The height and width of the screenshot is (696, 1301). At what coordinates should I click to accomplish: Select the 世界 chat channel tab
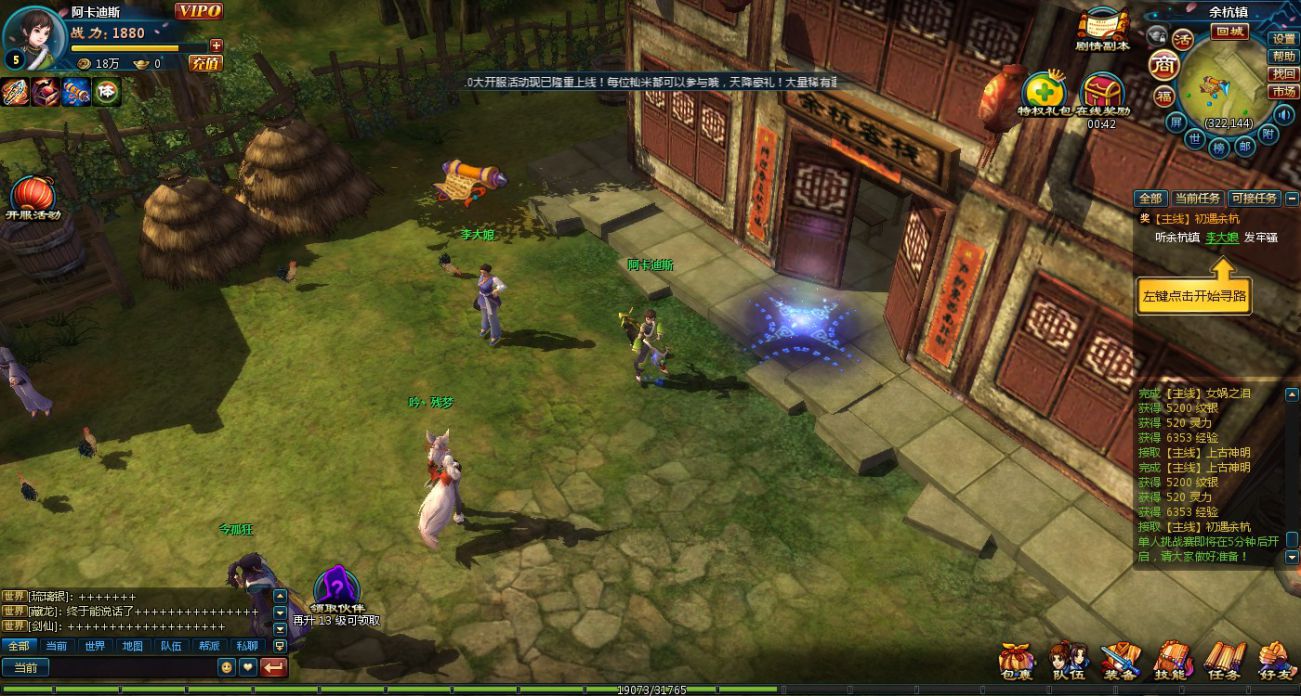[94, 646]
